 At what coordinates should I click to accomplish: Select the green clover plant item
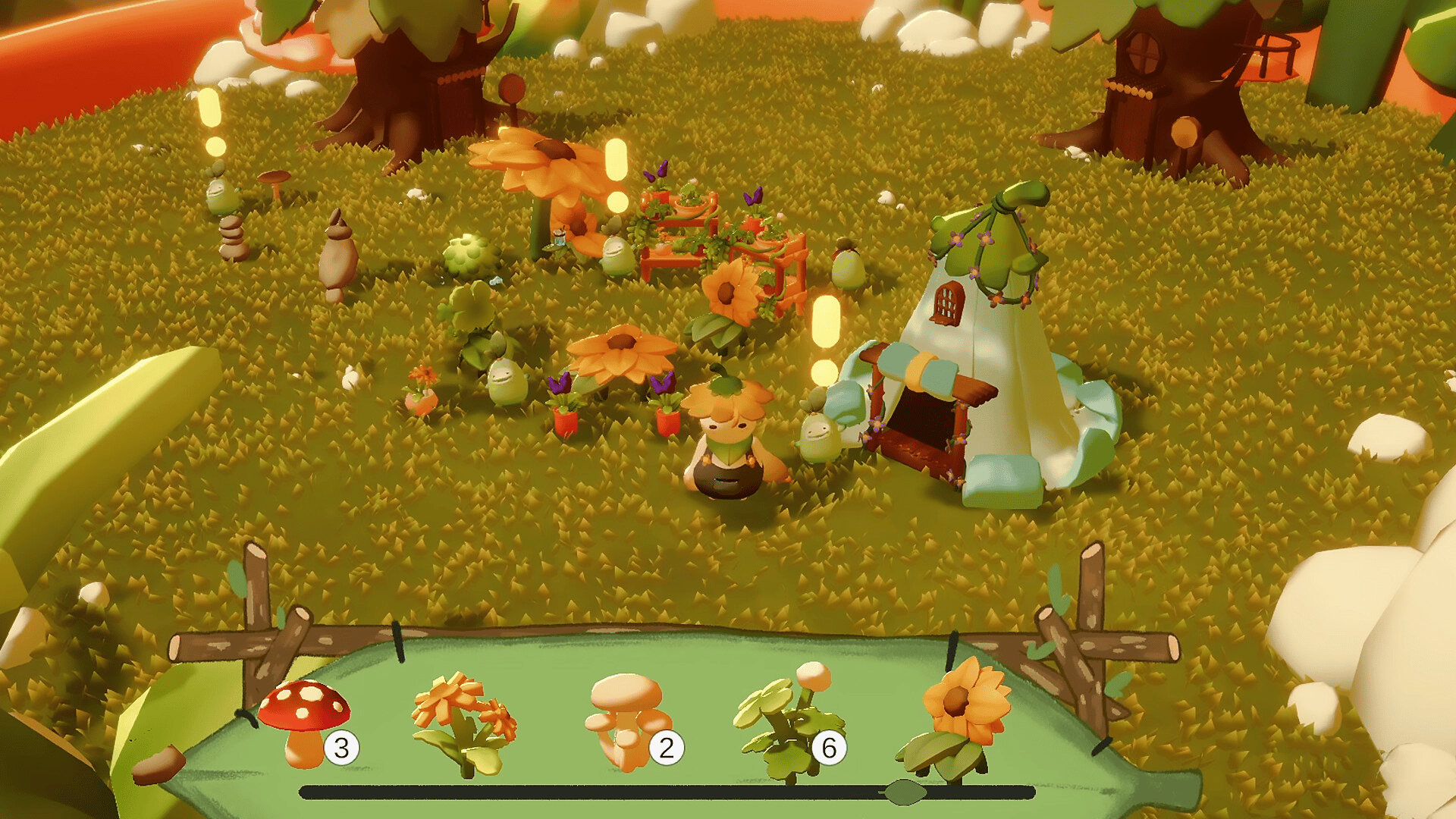tap(789, 722)
